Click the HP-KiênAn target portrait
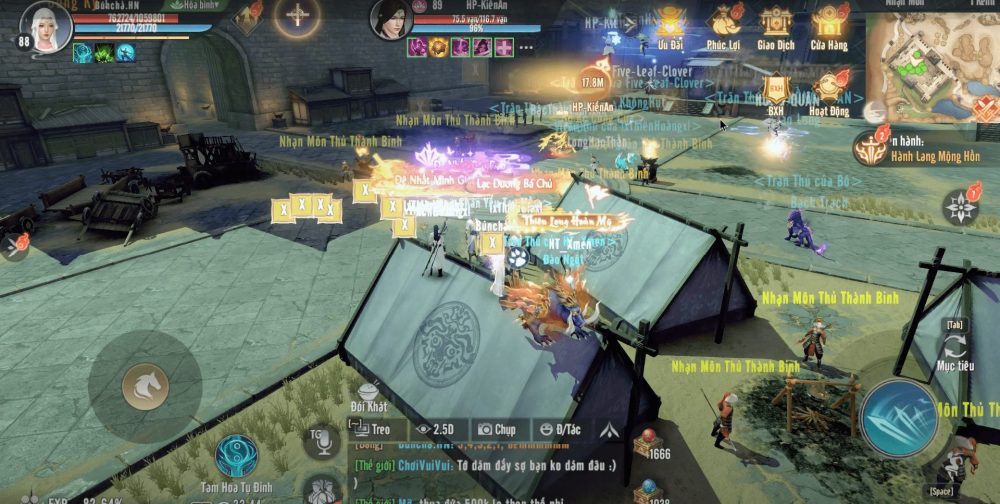The height and width of the screenshot is (504, 1000). (x=391, y=19)
